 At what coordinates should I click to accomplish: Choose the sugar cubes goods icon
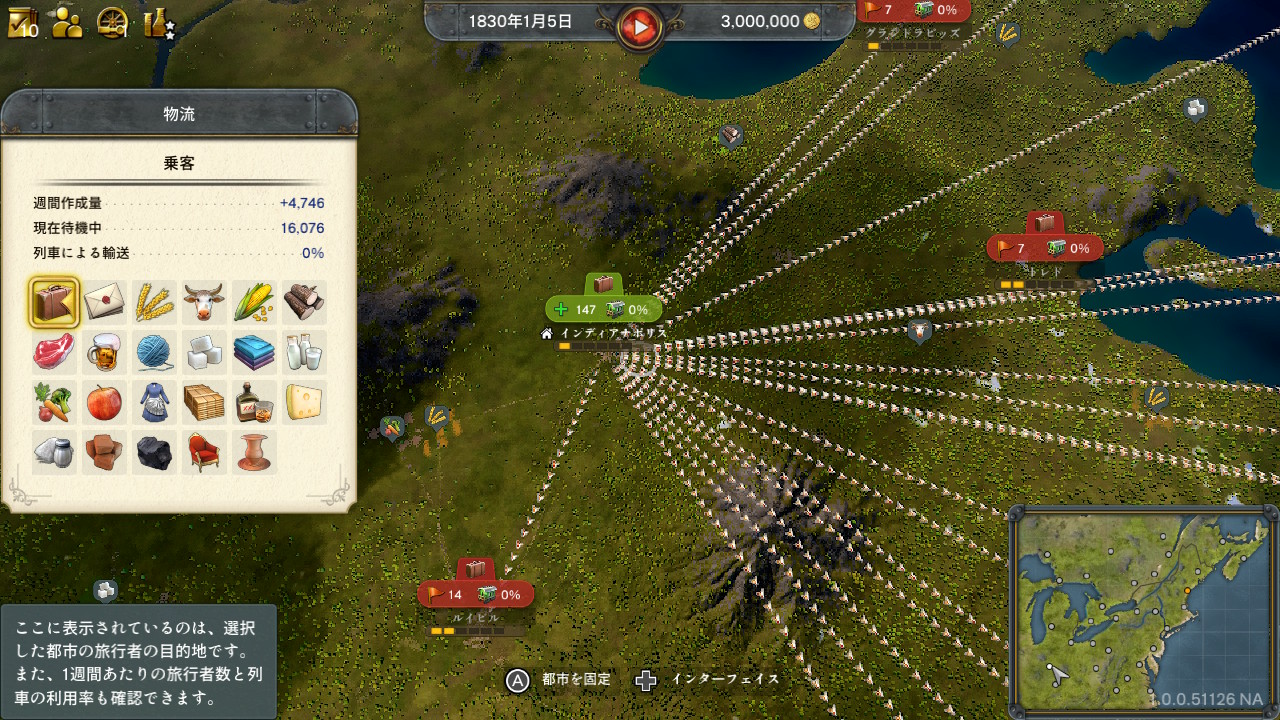point(204,352)
